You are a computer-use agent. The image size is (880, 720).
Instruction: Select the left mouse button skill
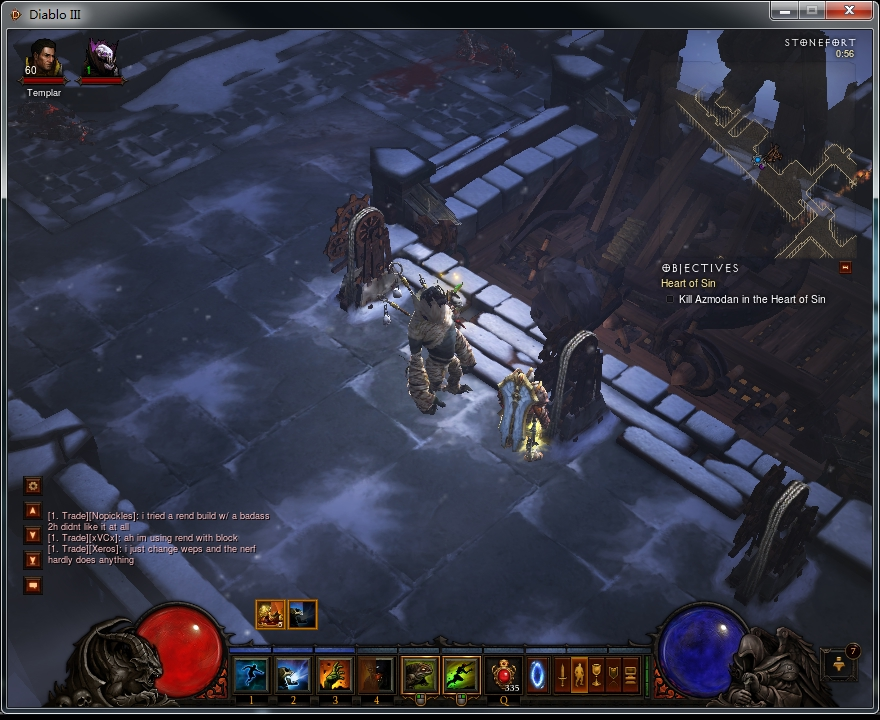[420, 675]
